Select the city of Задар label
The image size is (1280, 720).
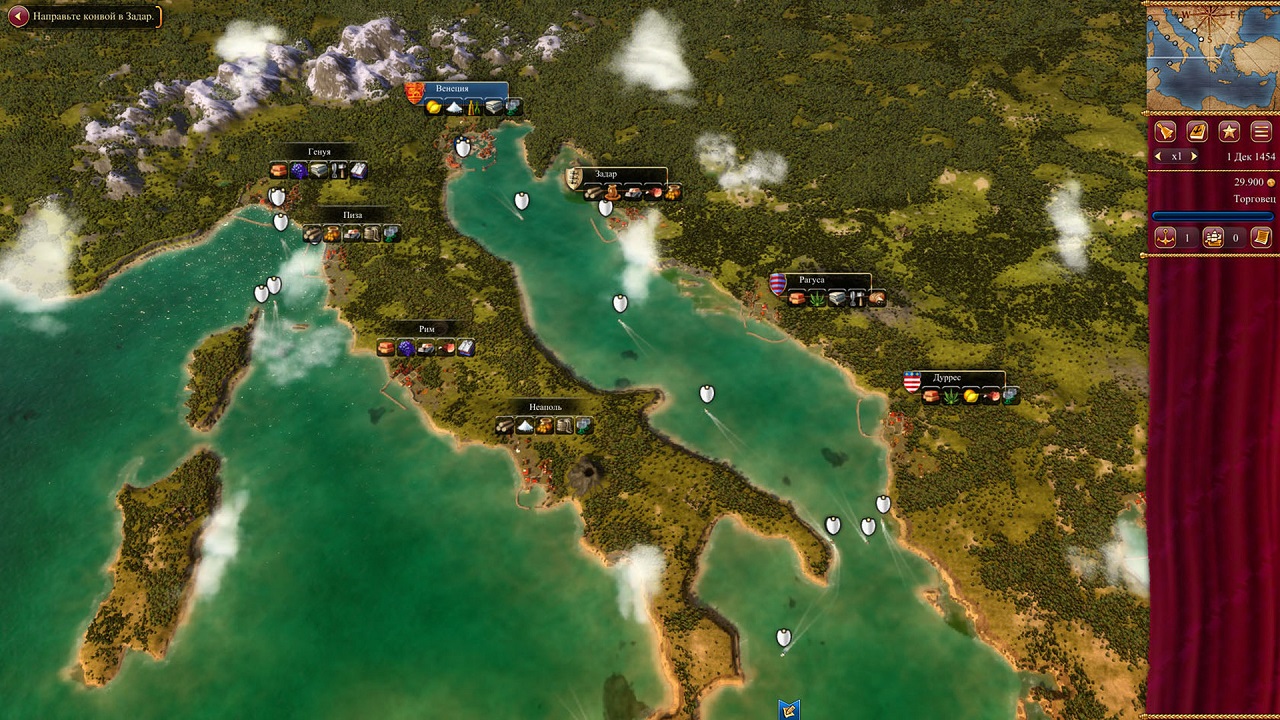click(606, 174)
